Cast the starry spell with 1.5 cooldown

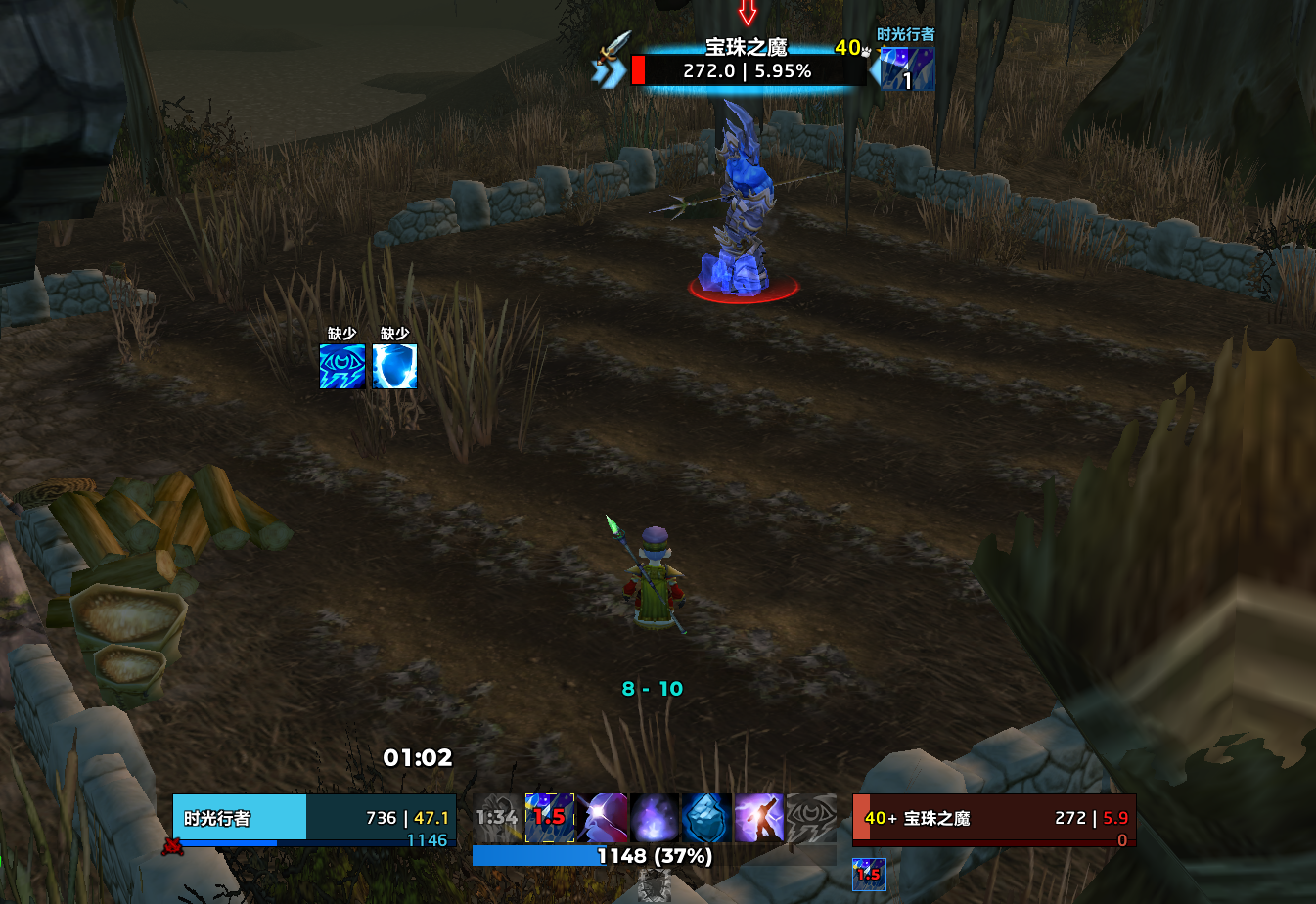[x=550, y=818]
